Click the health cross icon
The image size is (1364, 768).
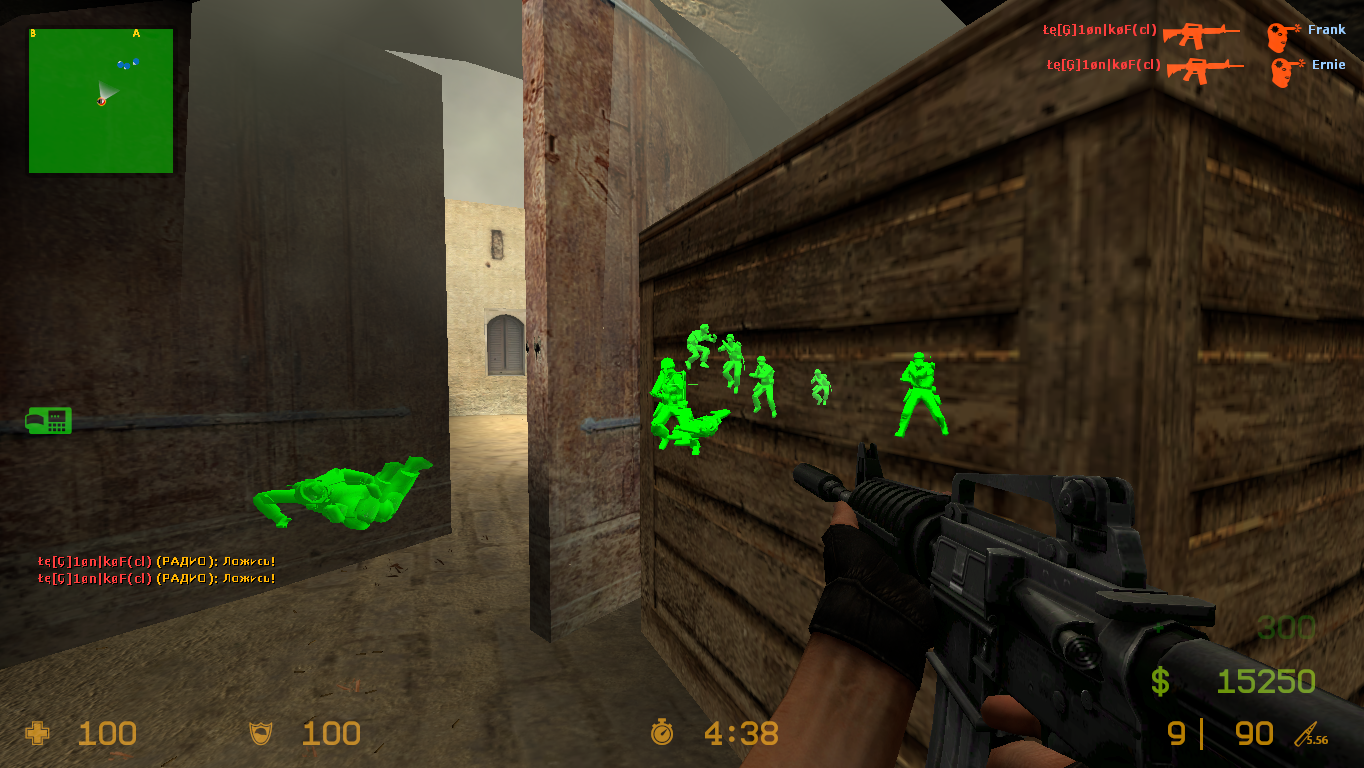38,734
